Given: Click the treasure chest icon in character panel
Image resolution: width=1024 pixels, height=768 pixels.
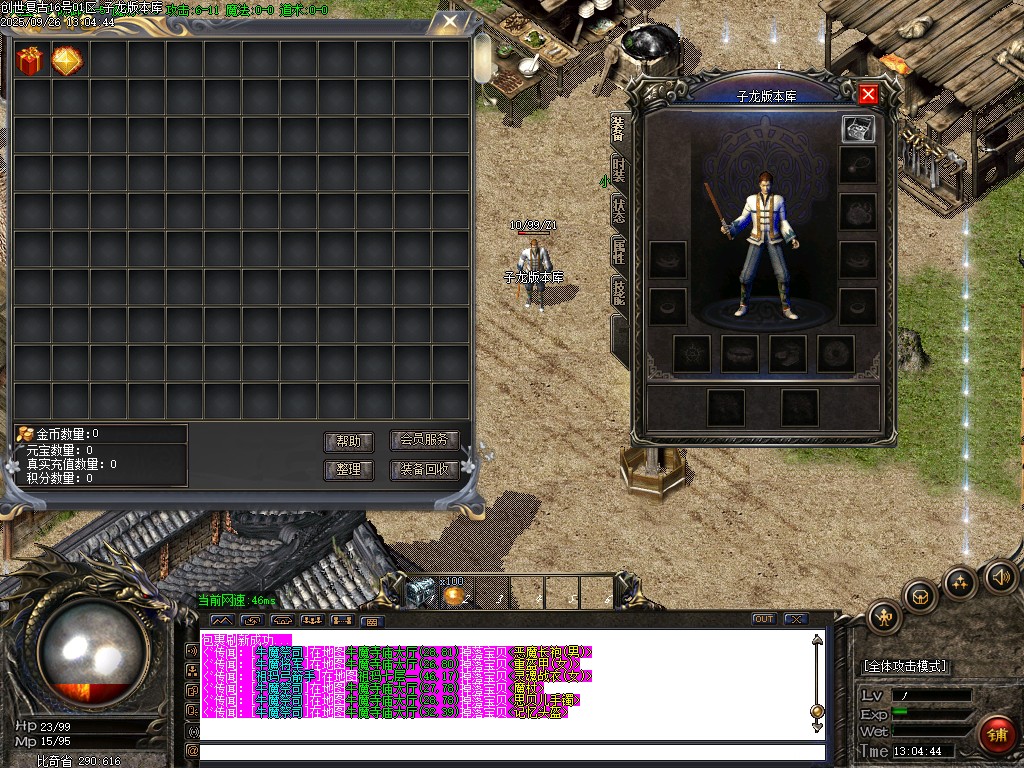Looking at the screenshot, I should point(858,128).
